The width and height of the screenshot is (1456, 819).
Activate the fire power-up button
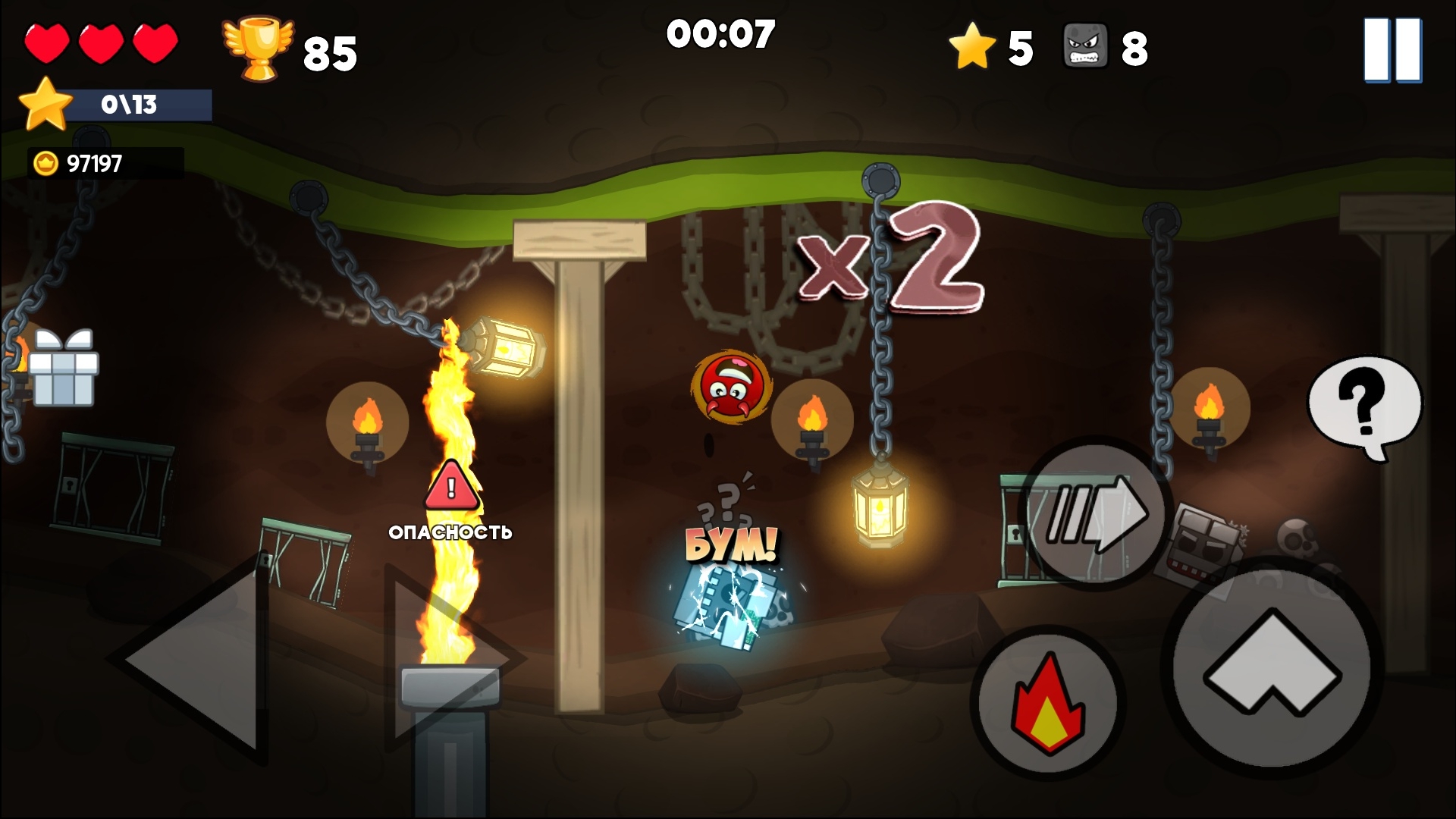(x=1049, y=704)
